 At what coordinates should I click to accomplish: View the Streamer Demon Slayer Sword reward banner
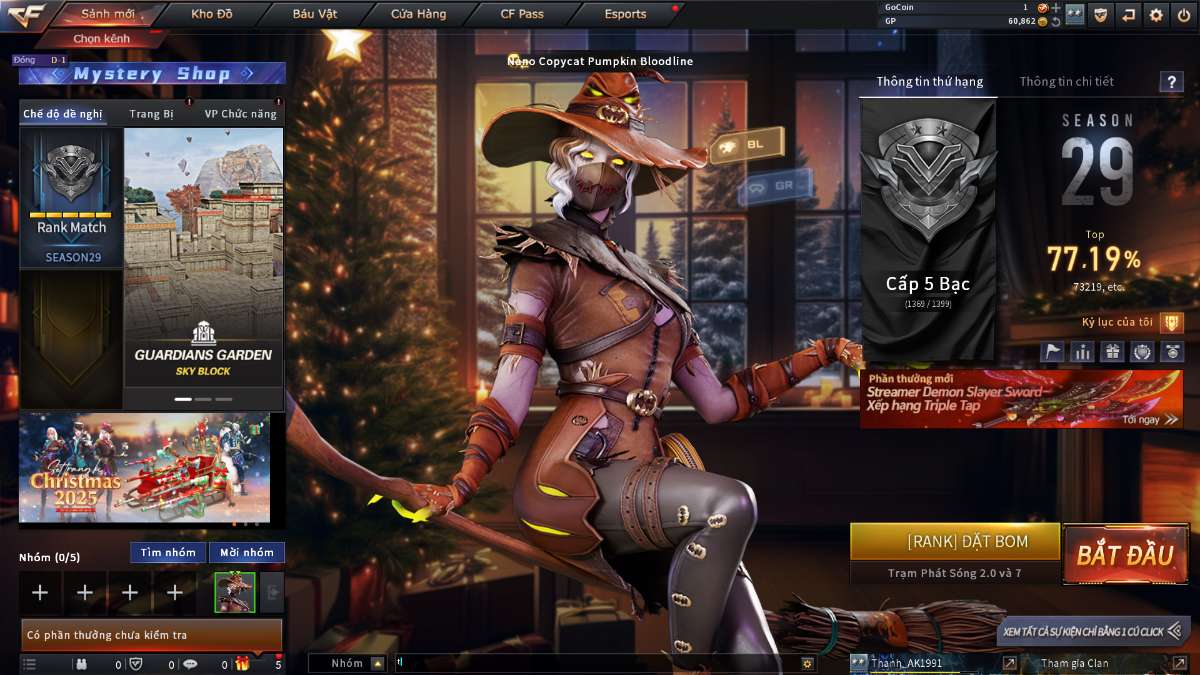pyautogui.click(x=1020, y=399)
